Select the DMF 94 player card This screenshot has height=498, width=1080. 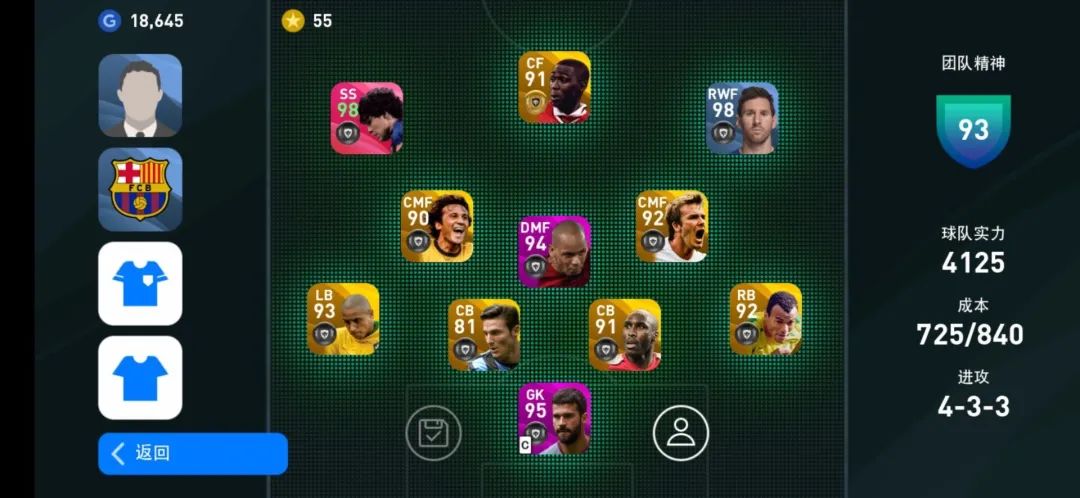pos(554,252)
